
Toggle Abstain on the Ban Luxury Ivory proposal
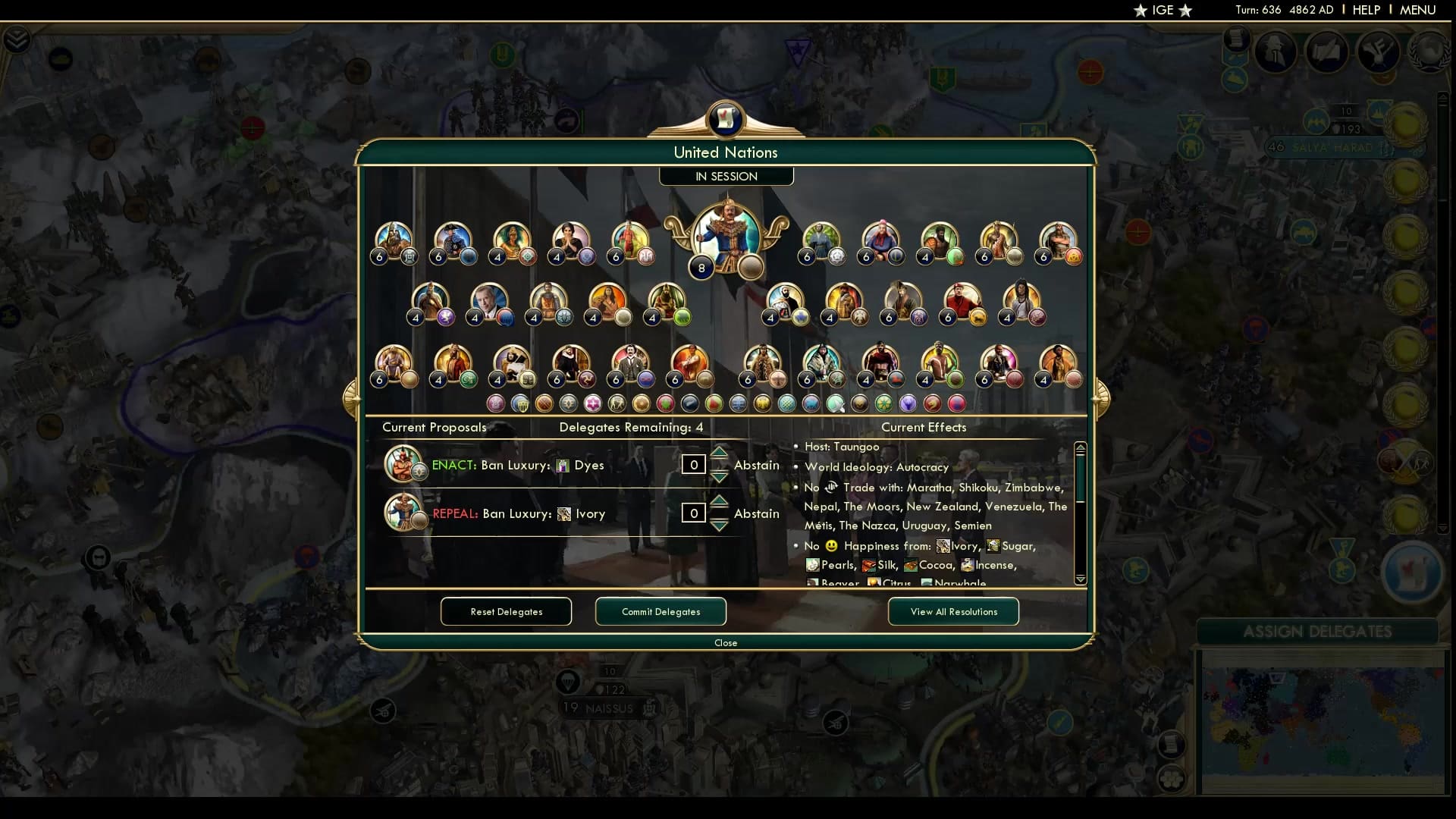coord(756,513)
